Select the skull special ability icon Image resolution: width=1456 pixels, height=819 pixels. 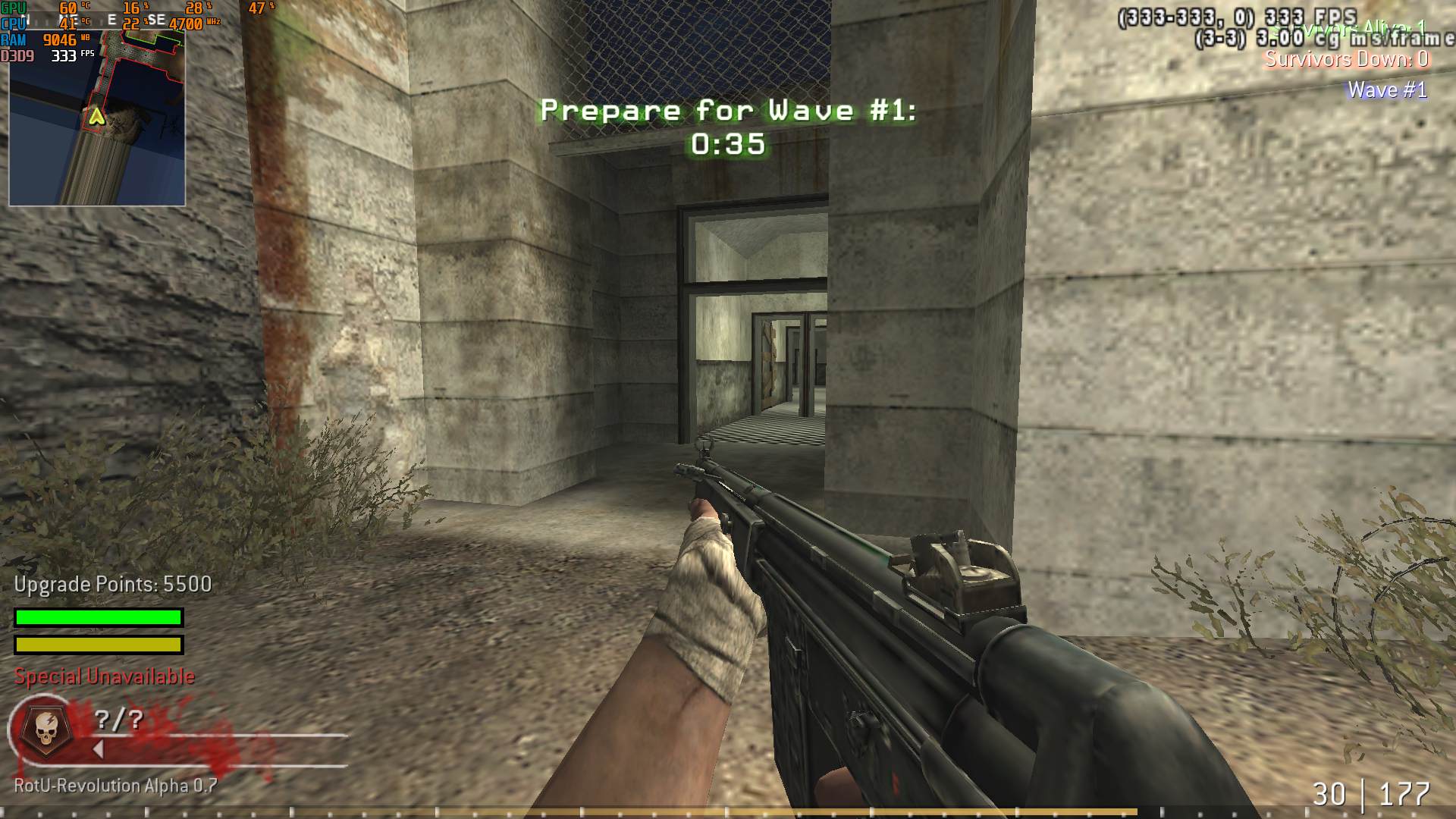43,728
